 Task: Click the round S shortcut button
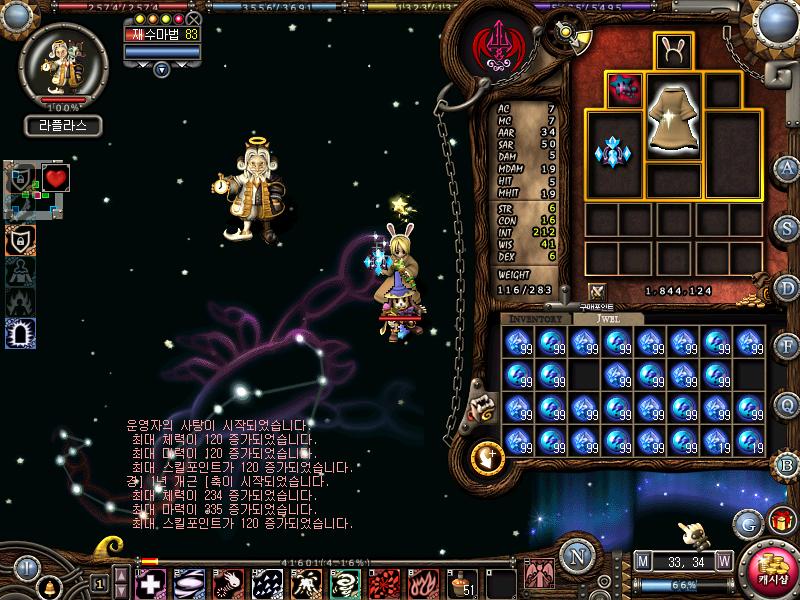pos(788,227)
